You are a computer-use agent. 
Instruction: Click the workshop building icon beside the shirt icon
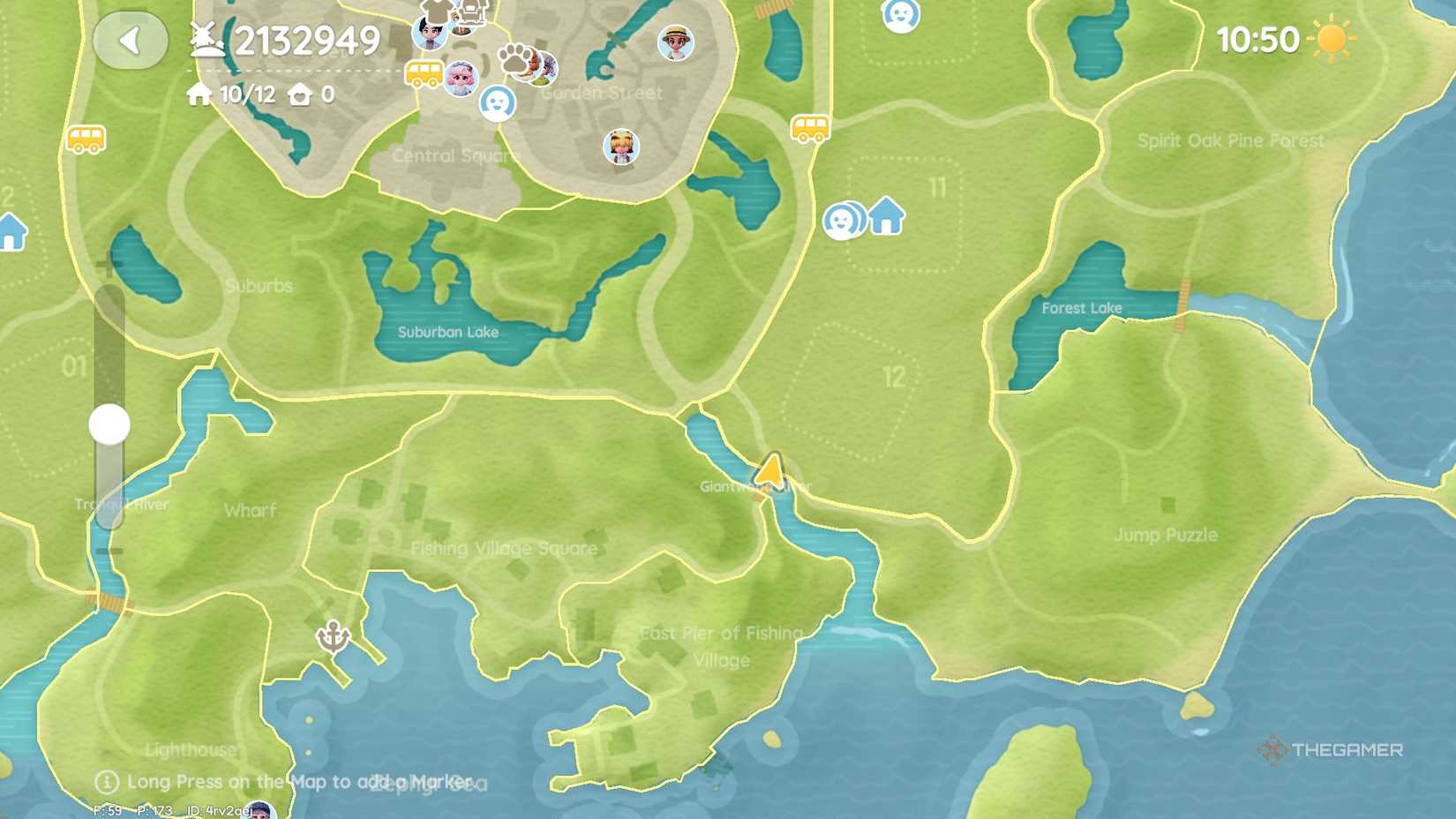tap(474, 11)
